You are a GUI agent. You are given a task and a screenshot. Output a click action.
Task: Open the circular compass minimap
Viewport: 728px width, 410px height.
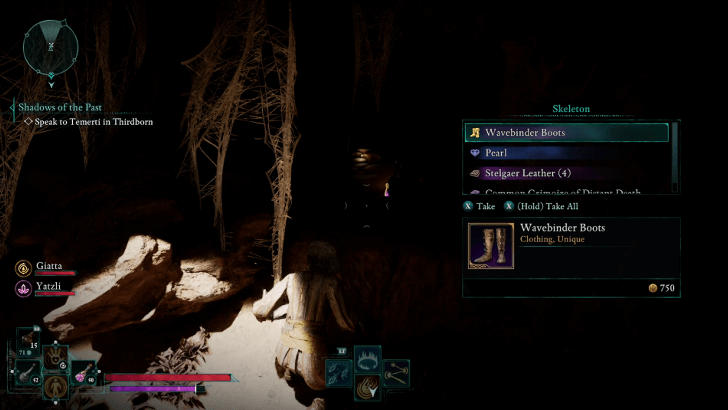point(51,47)
